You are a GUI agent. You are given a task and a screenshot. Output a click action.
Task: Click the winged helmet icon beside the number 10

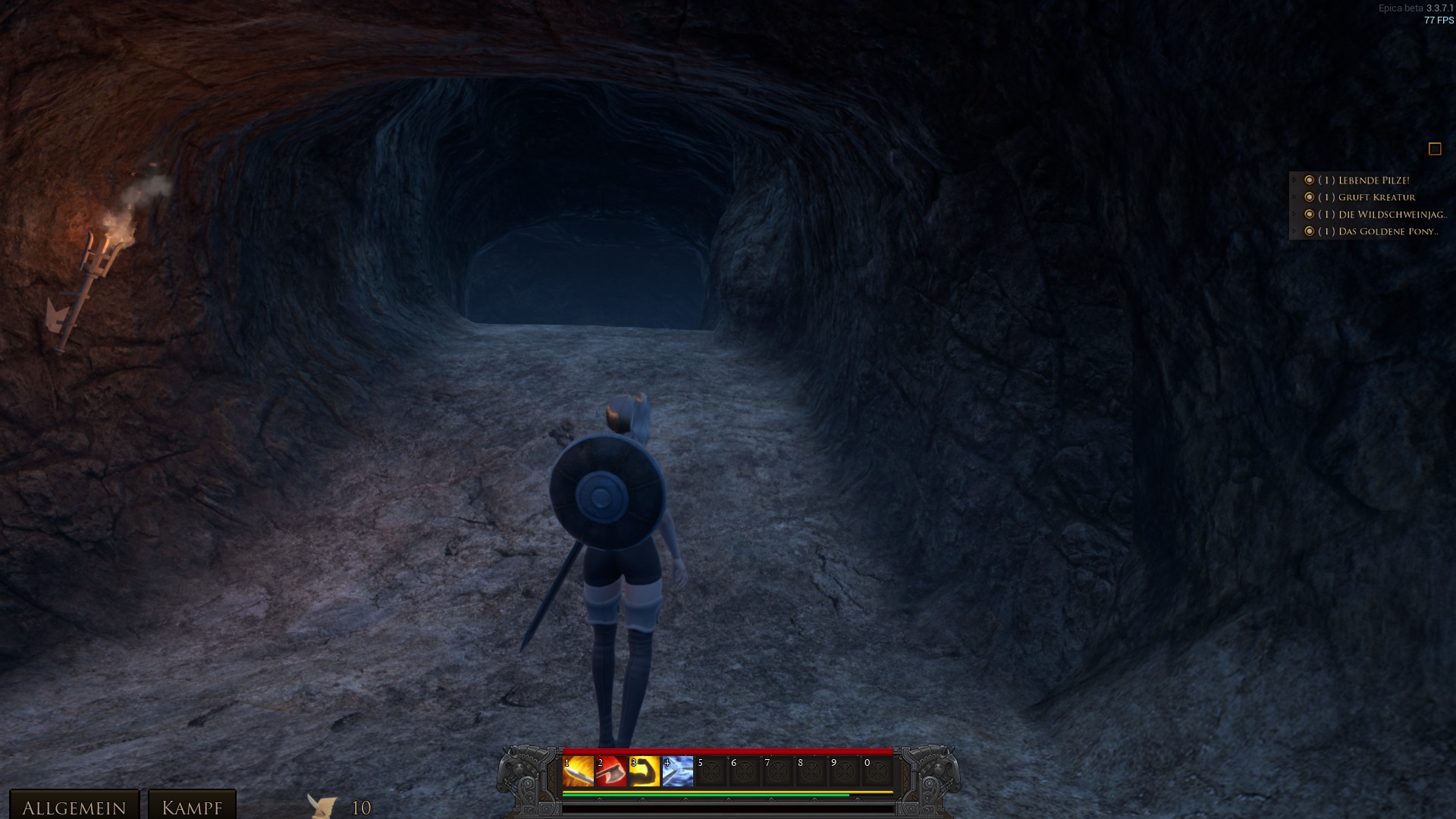tap(323, 806)
